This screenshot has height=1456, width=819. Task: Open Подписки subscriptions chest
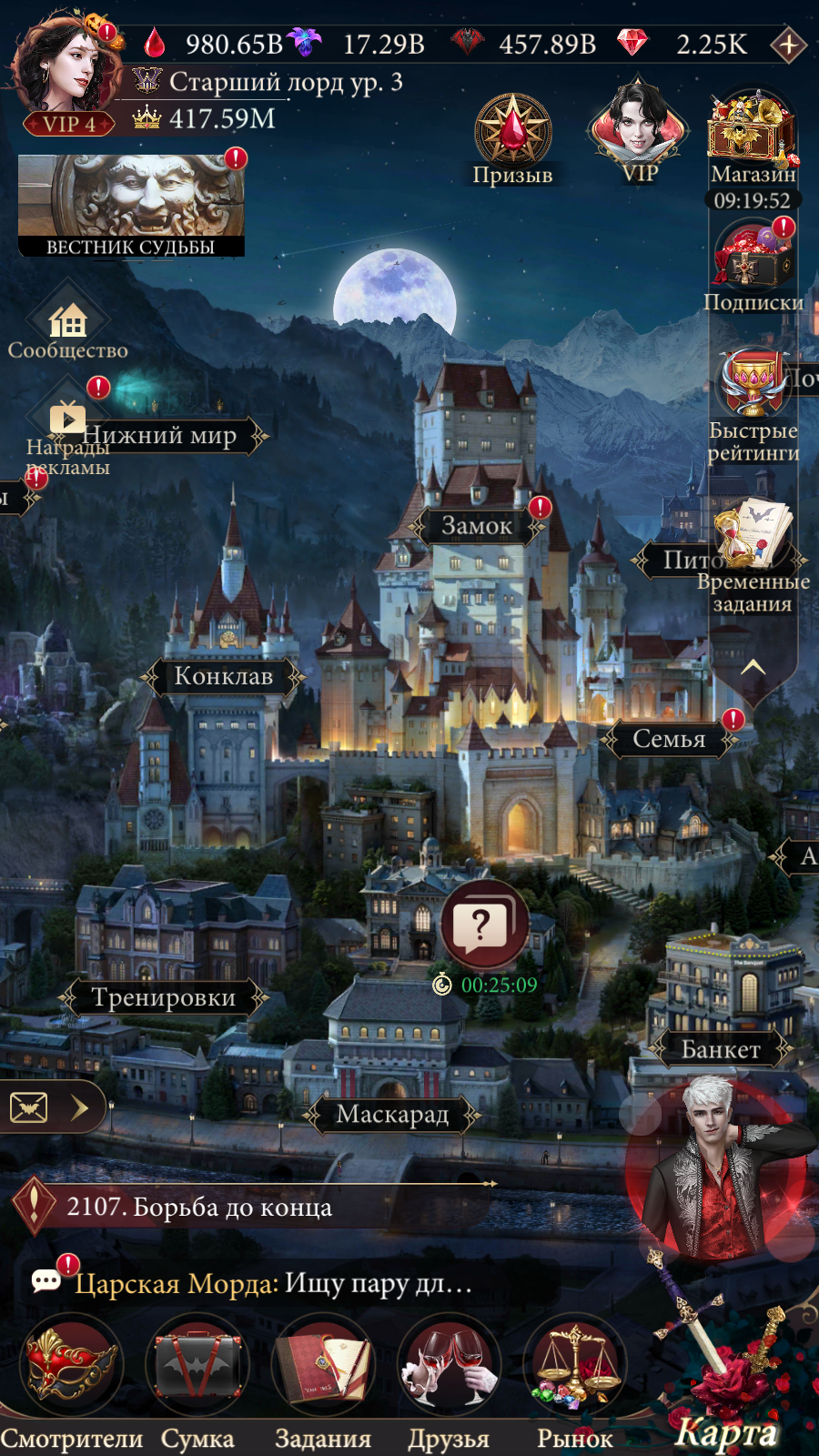[753, 259]
